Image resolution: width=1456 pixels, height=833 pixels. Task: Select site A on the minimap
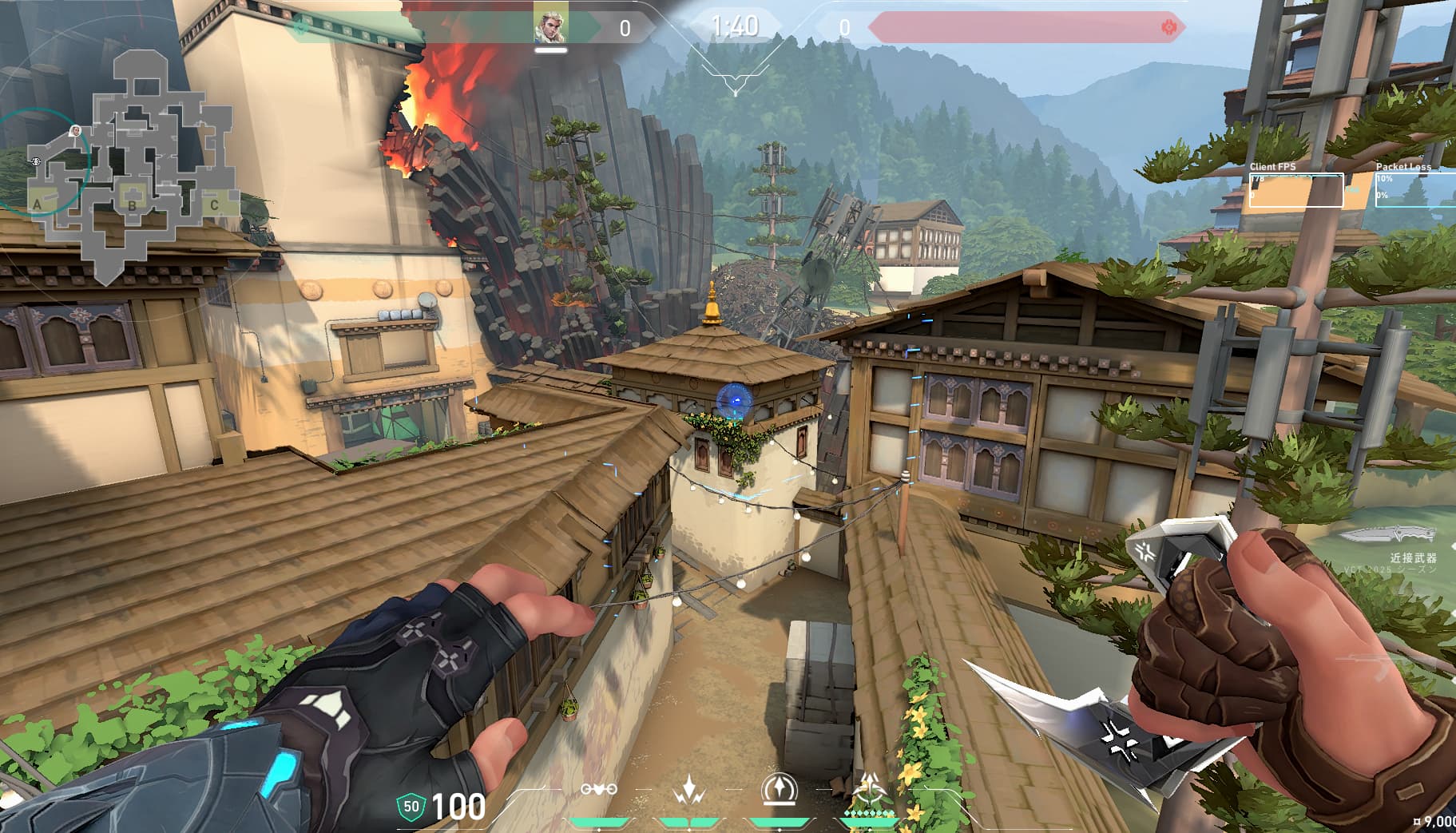[x=37, y=204]
